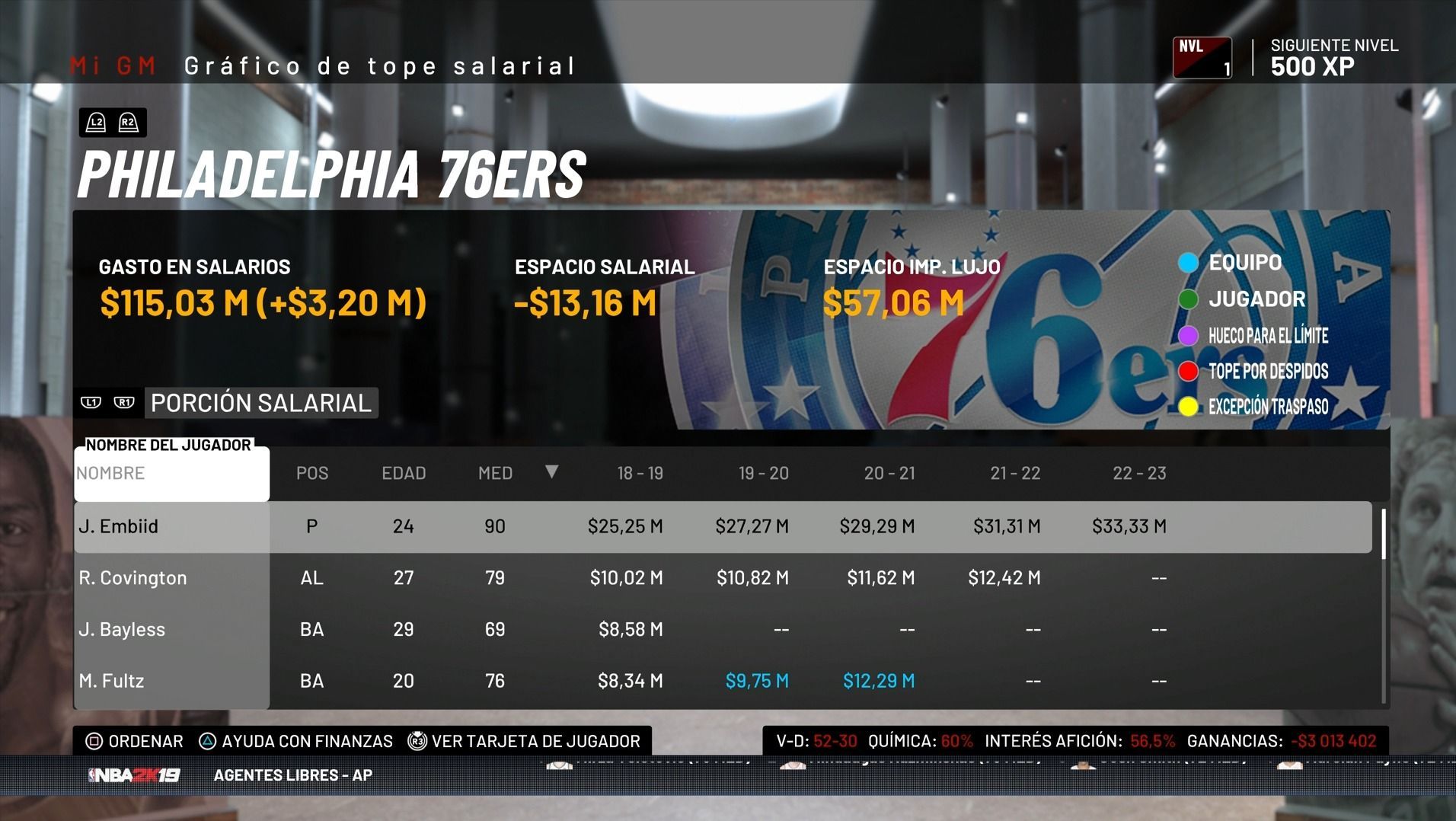Sort by 18 - 19 season salary
The image size is (1456, 821).
coord(640,474)
